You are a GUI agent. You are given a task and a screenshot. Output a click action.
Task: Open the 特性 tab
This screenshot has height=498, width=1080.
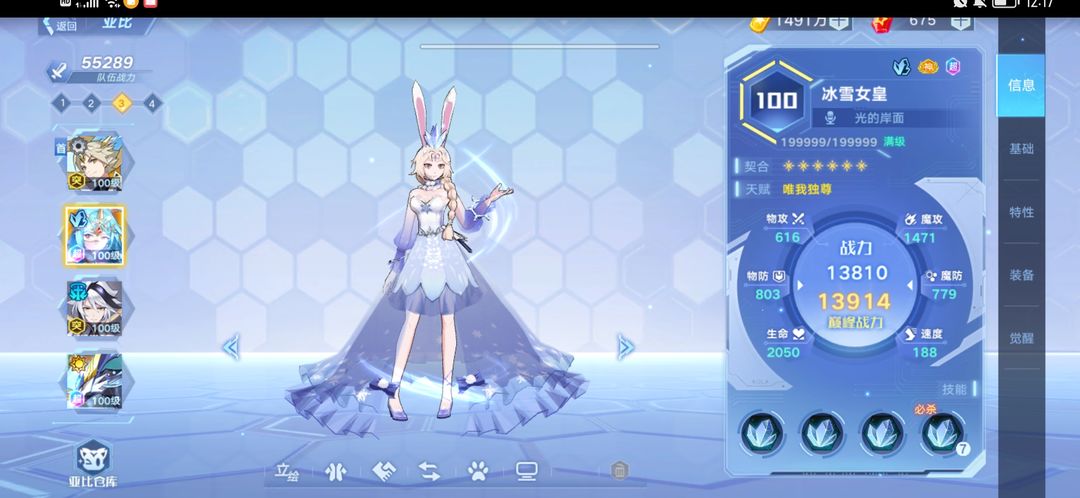click(1021, 212)
